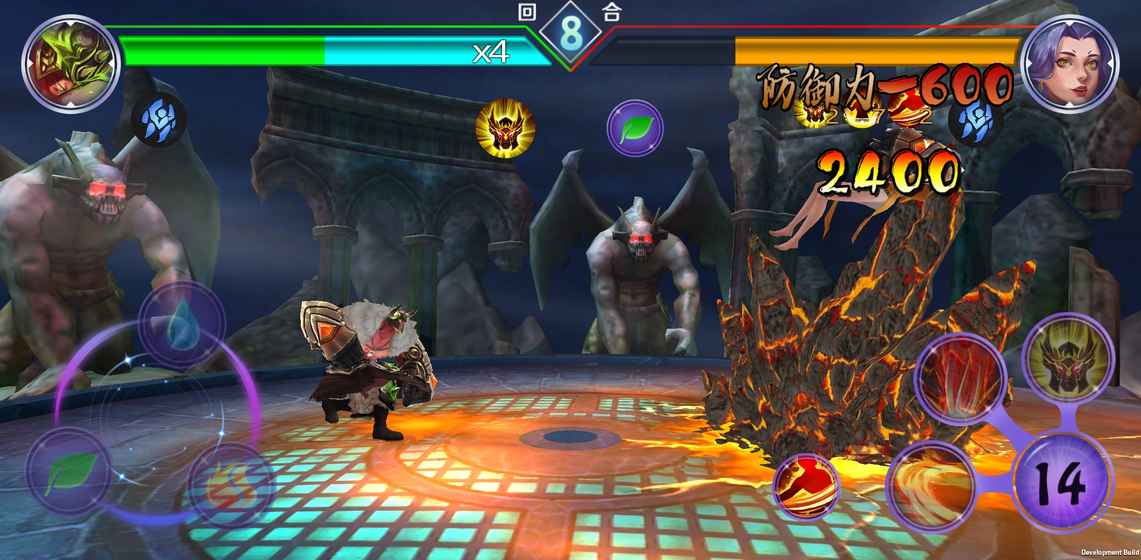Select the water drop element
The height and width of the screenshot is (560, 1141).
[181, 324]
